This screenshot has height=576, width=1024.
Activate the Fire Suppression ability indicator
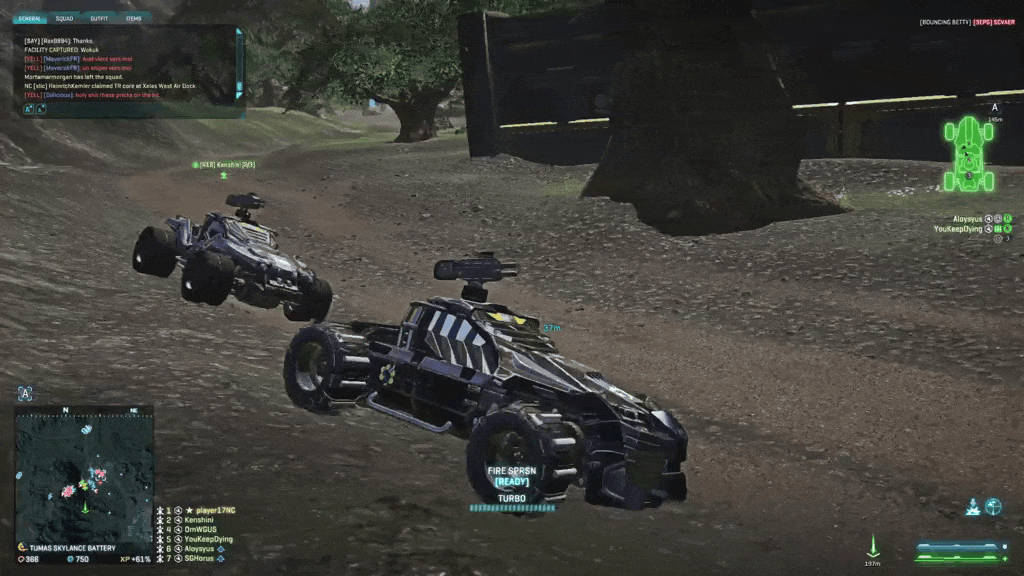(x=511, y=475)
